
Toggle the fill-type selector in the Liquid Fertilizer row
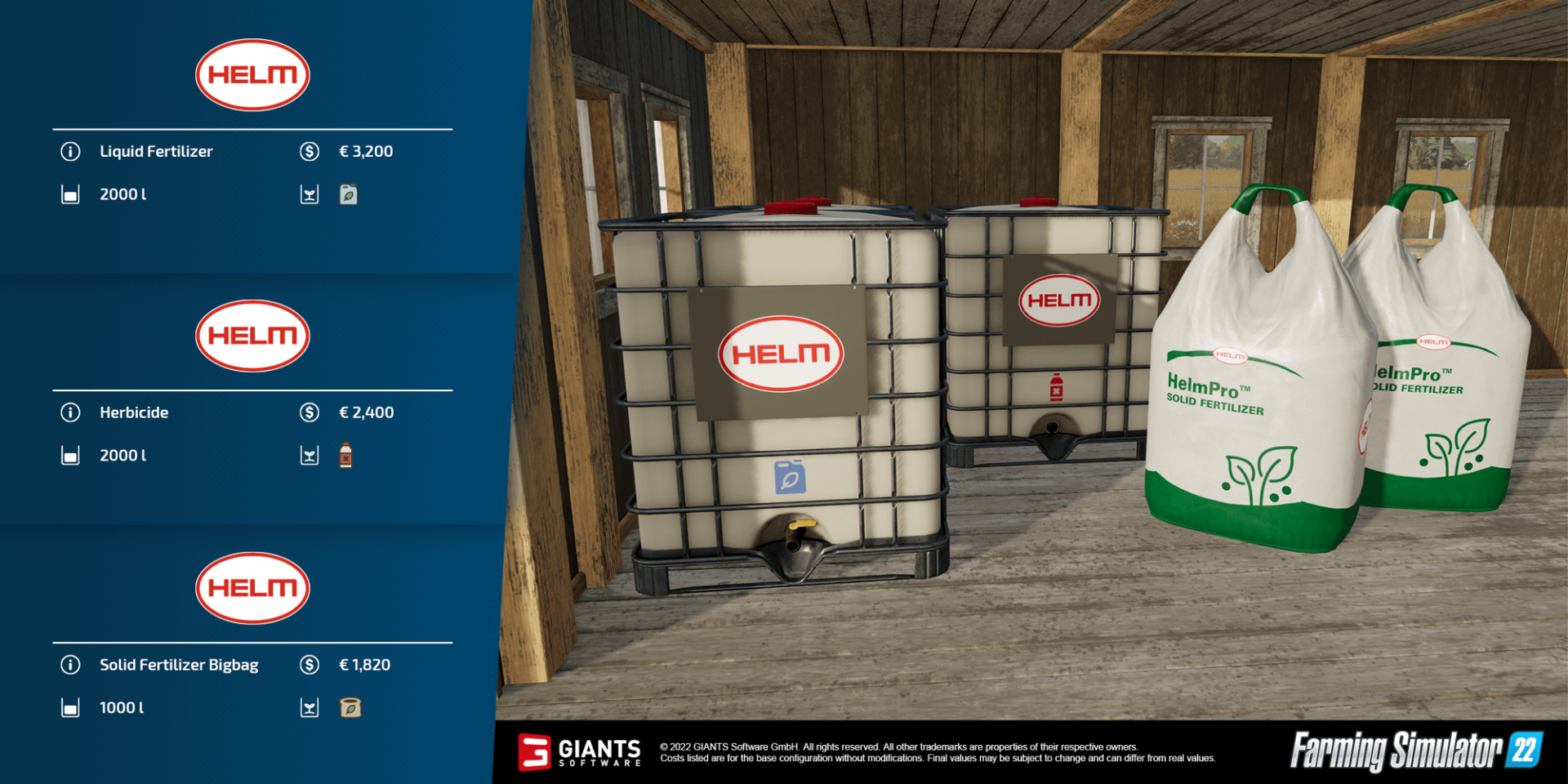pyautogui.click(x=310, y=194)
